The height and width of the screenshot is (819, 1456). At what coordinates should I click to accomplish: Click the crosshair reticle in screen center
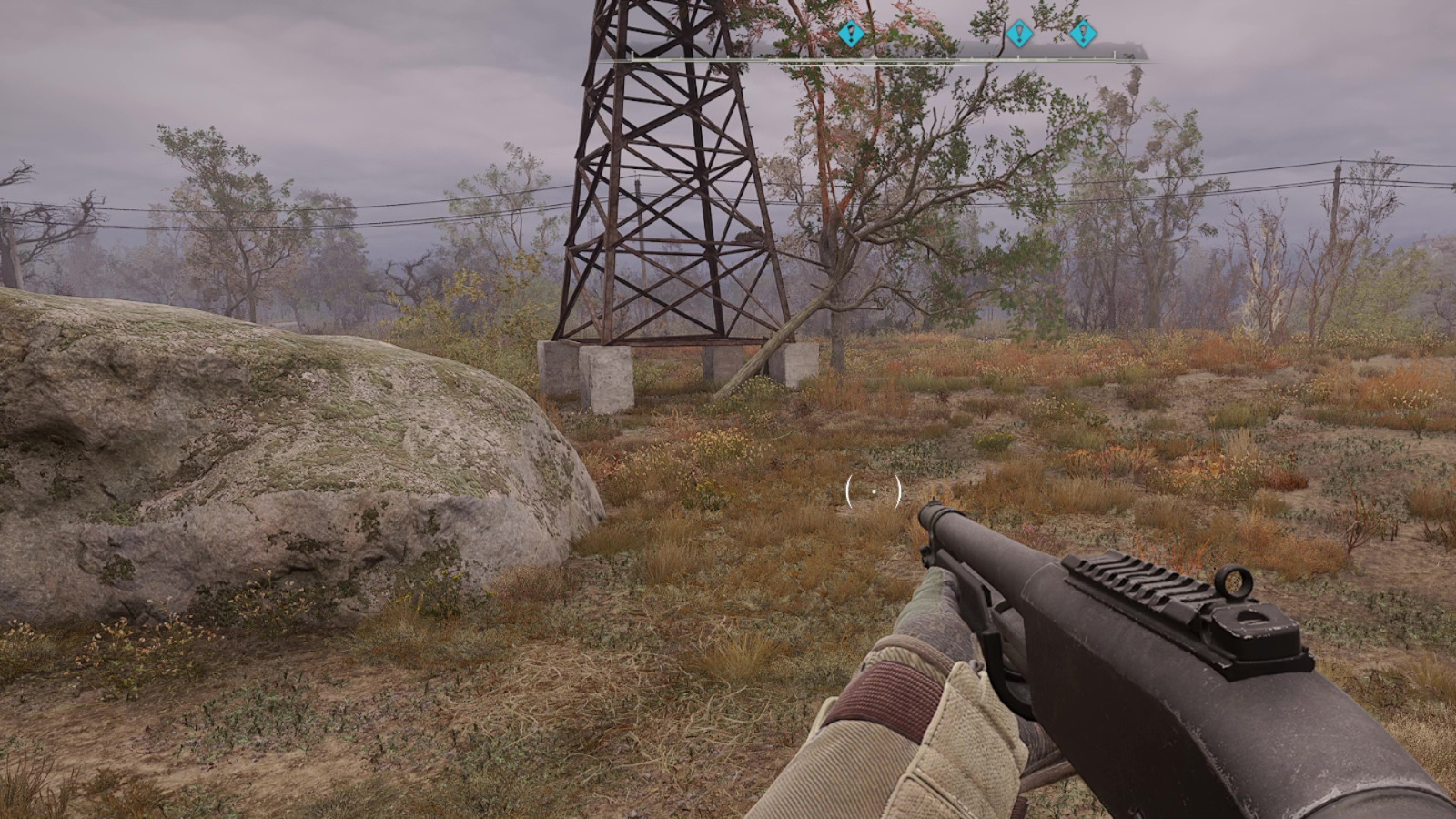click(x=874, y=491)
